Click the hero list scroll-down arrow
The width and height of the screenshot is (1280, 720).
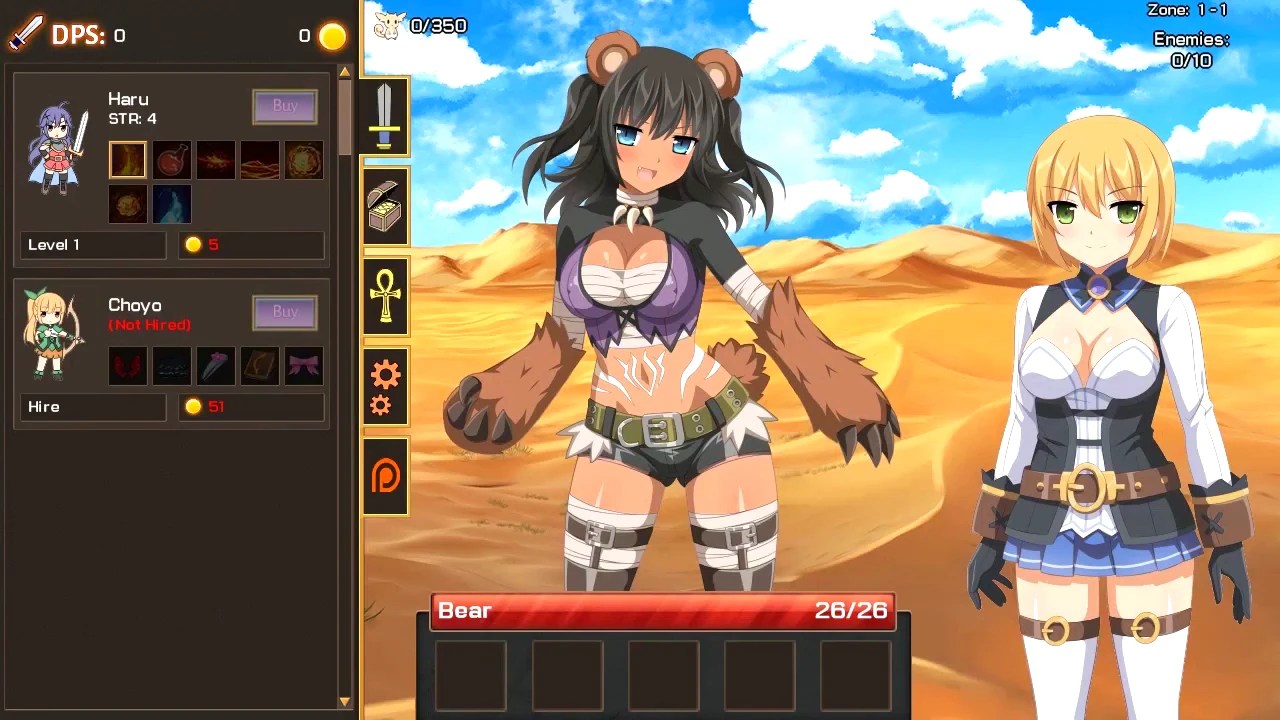tap(345, 702)
